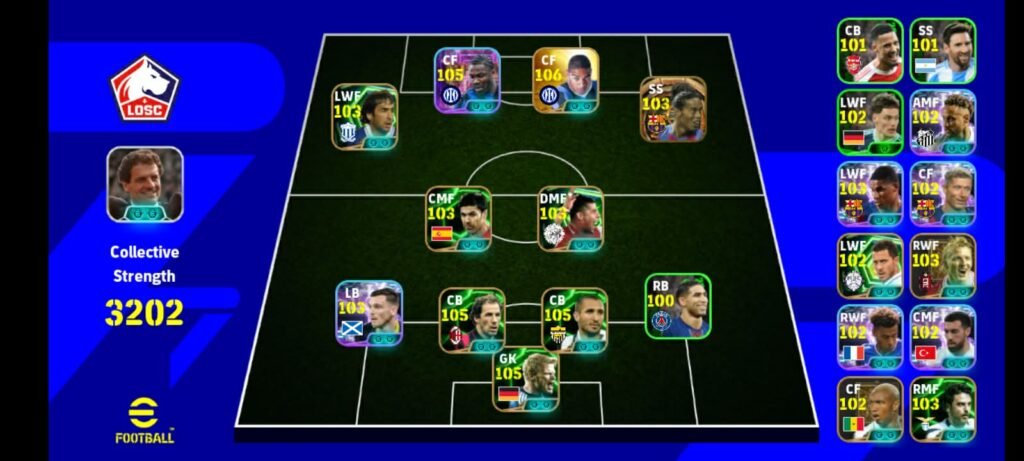Select the substitute CF with Senegal flag

click(870, 409)
